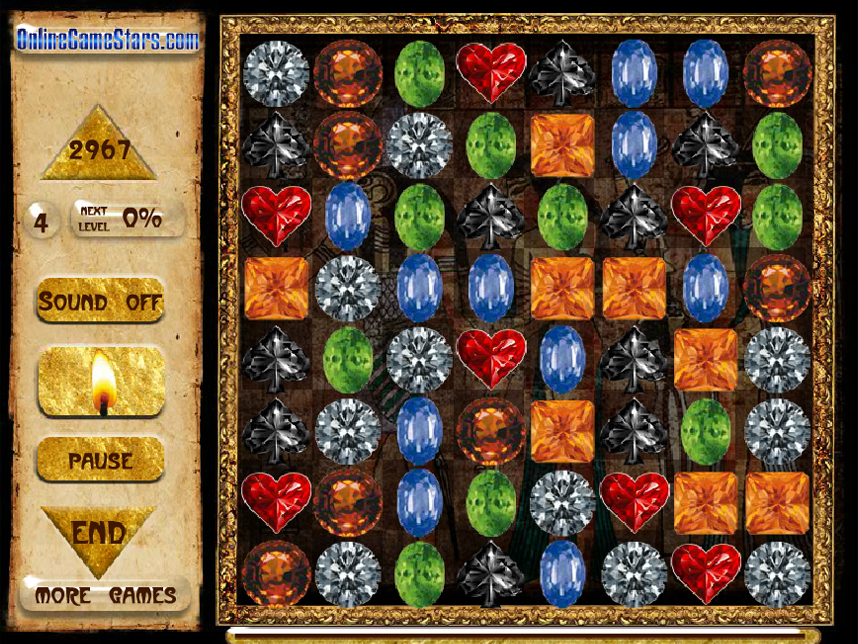Image resolution: width=858 pixels, height=644 pixels.
Task: Open the OnlineGameStars.com link
Action: click(x=107, y=40)
